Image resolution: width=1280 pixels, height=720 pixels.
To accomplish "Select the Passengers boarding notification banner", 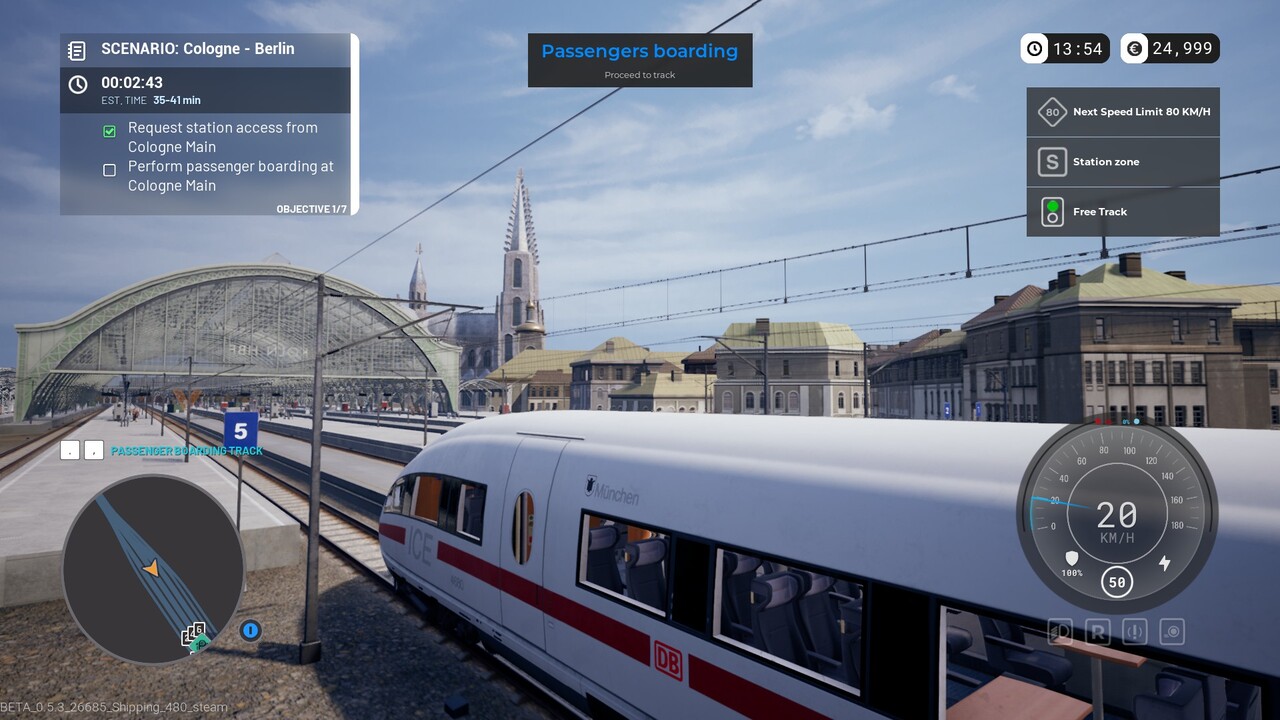I will [640, 60].
